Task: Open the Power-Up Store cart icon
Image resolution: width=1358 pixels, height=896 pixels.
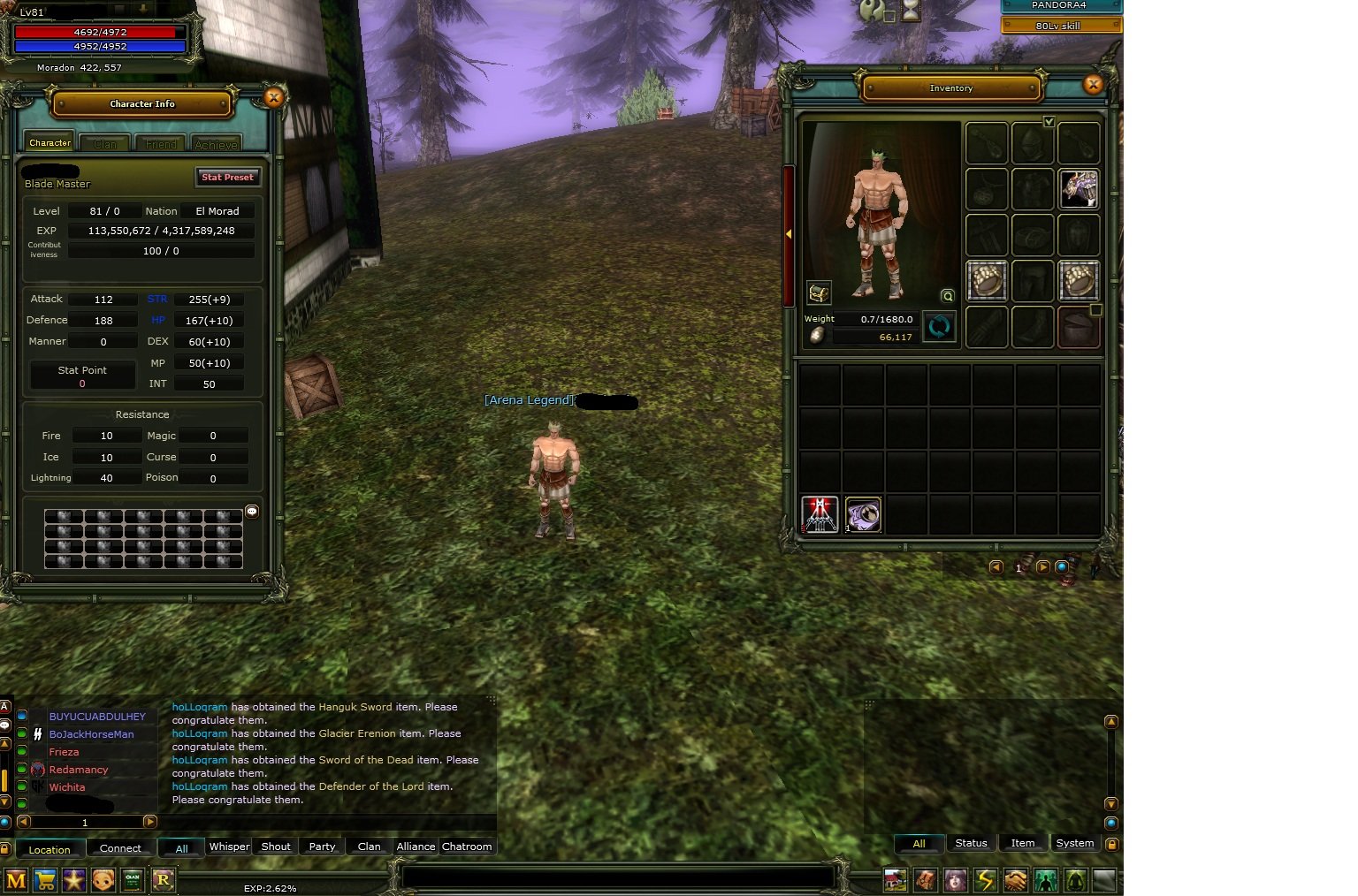Action: coord(45,880)
